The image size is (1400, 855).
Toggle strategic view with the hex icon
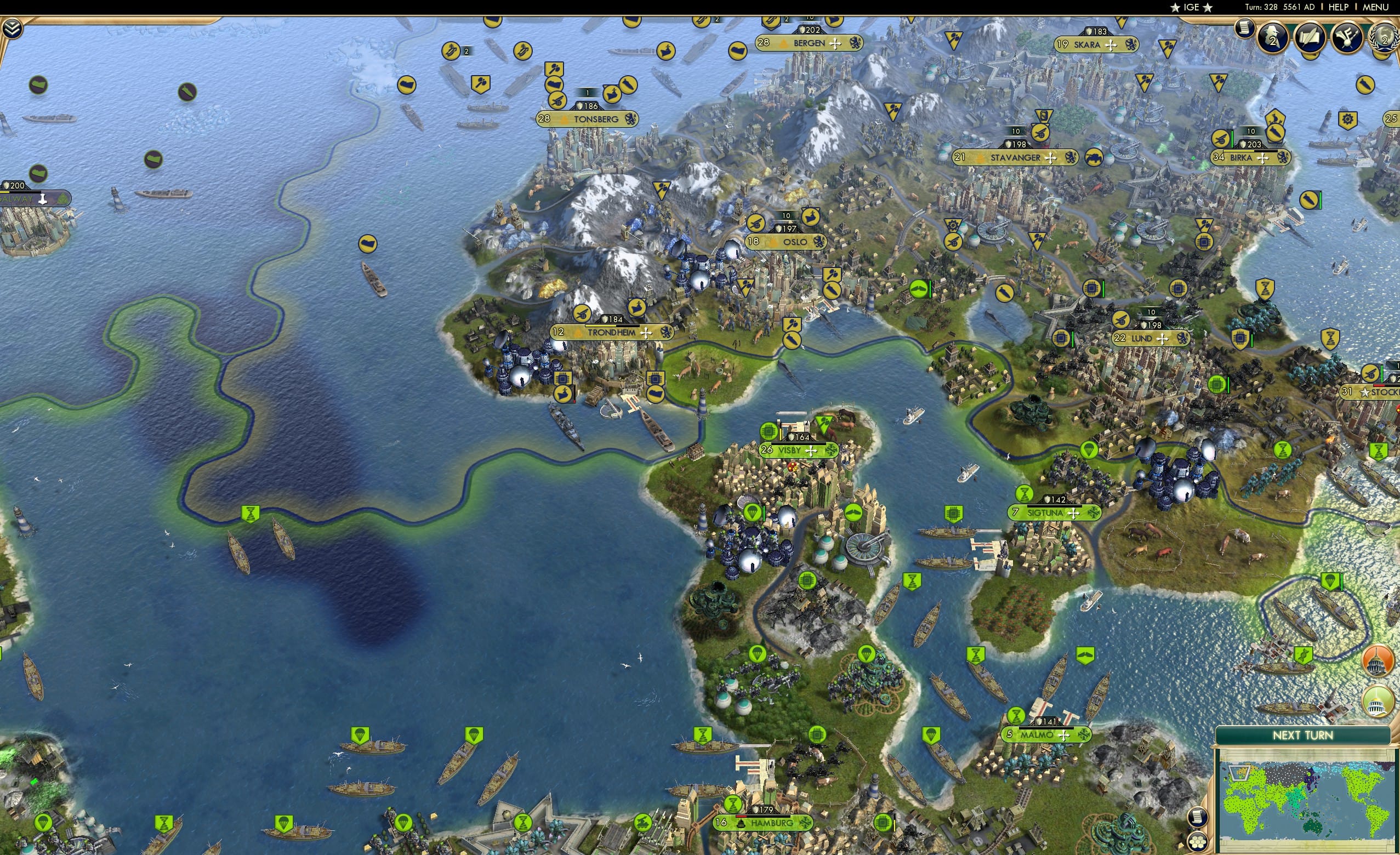click(1198, 842)
